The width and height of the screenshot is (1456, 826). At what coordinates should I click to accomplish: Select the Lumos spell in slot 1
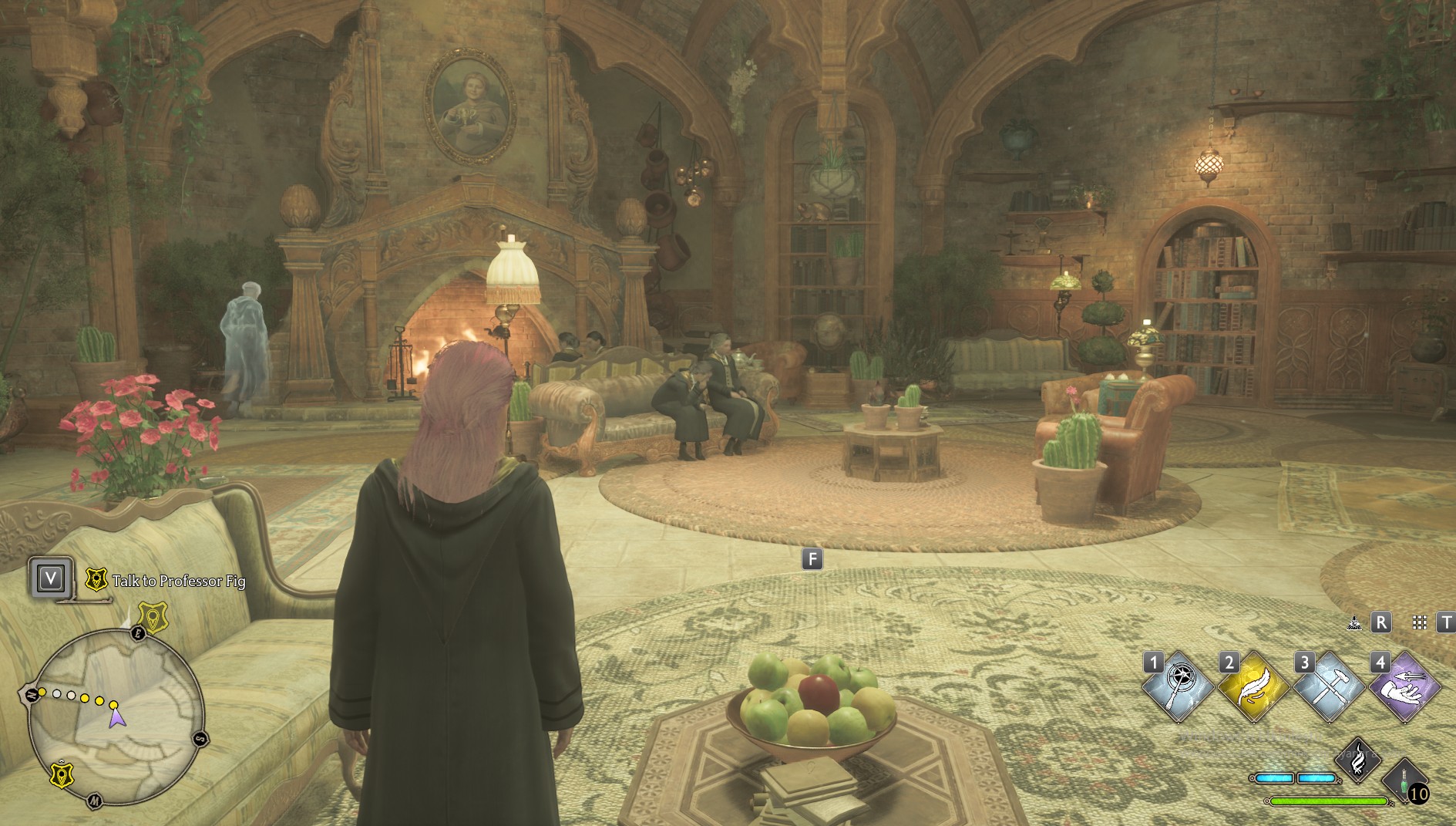click(1177, 686)
